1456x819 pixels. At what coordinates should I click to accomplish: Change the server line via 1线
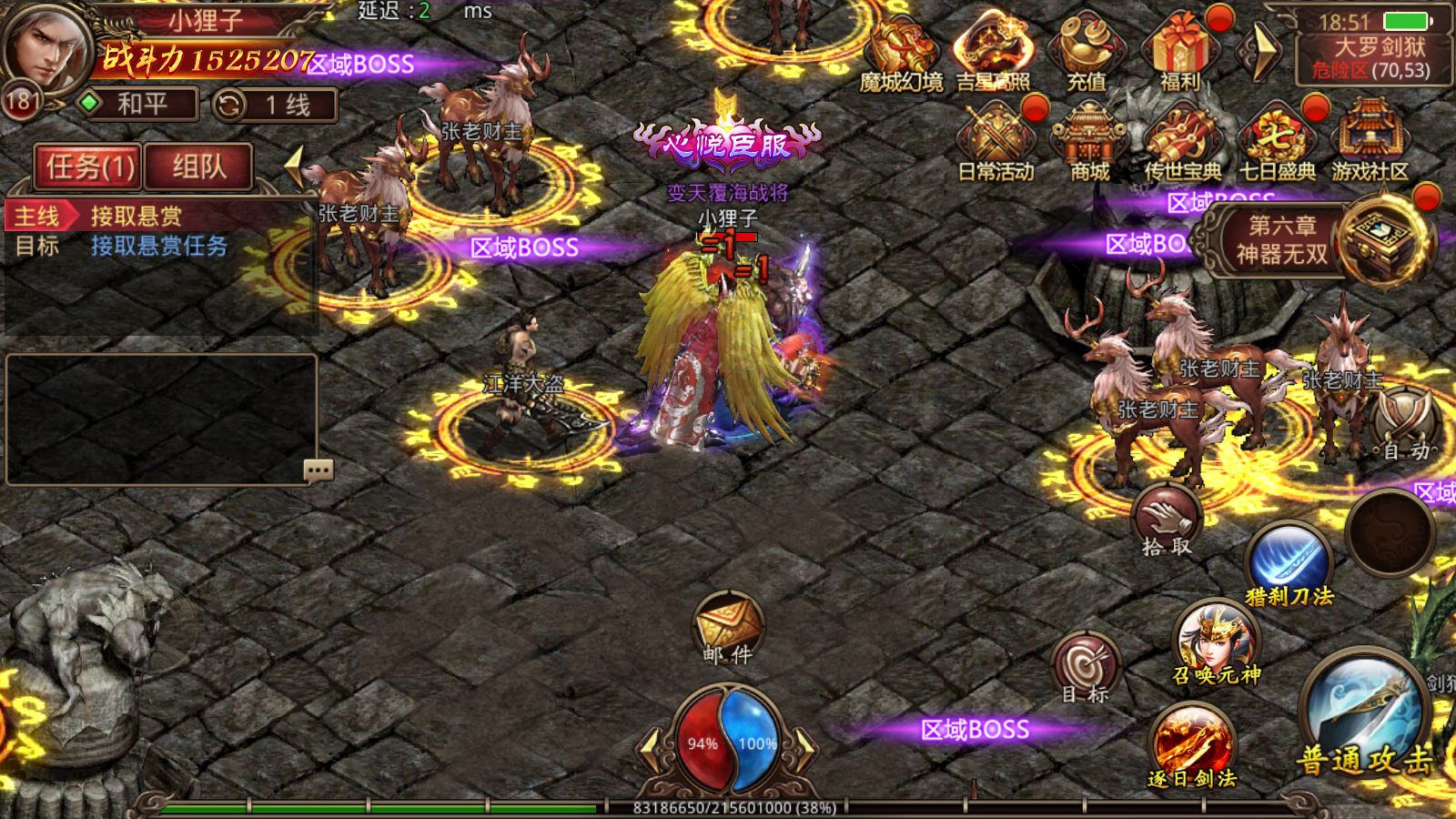tap(276, 105)
